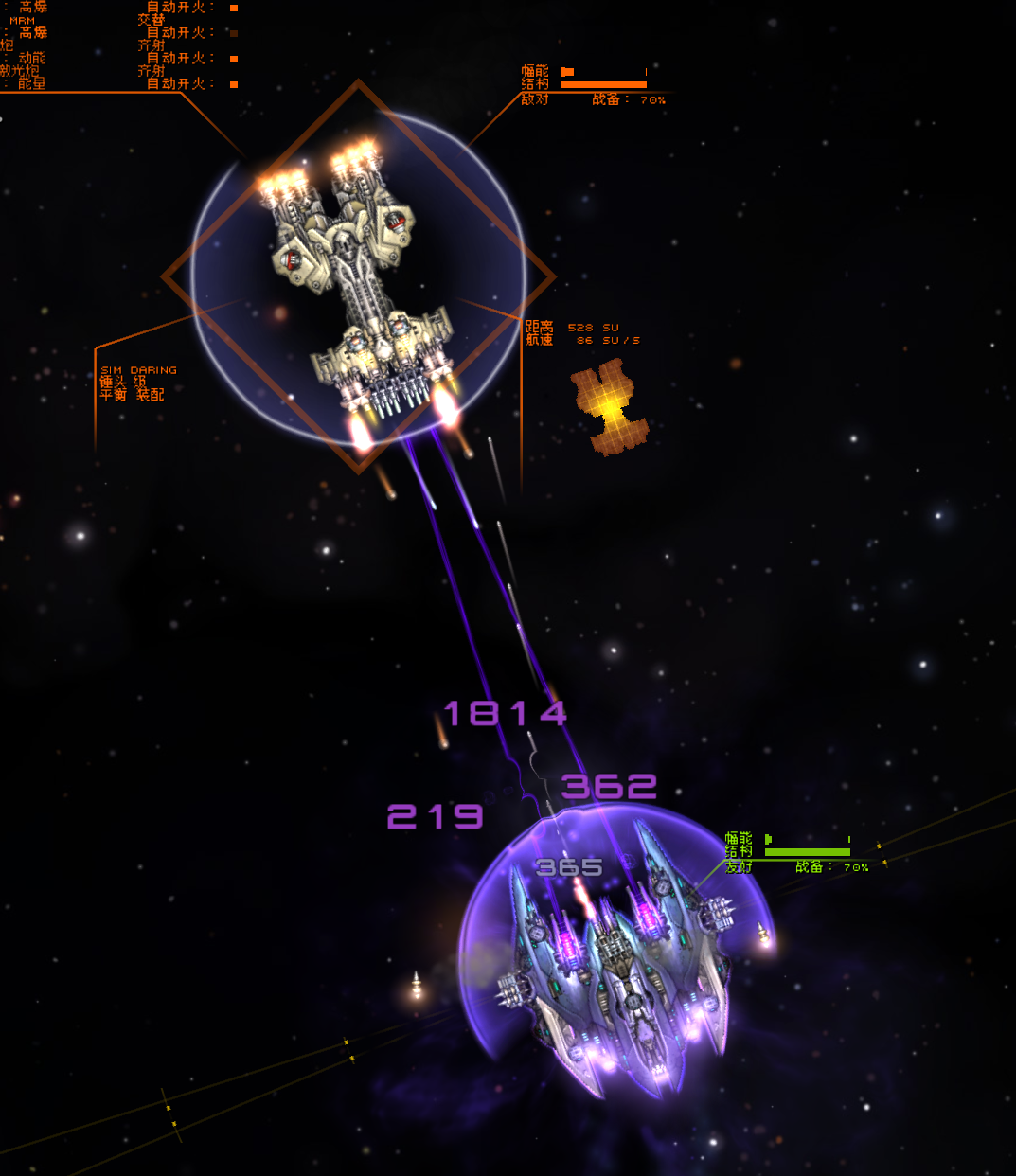This screenshot has width=1016, height=1176.
Task: Toggle the dimmed autofire indicator for the MRM group
Action: [x=234, y=33]
